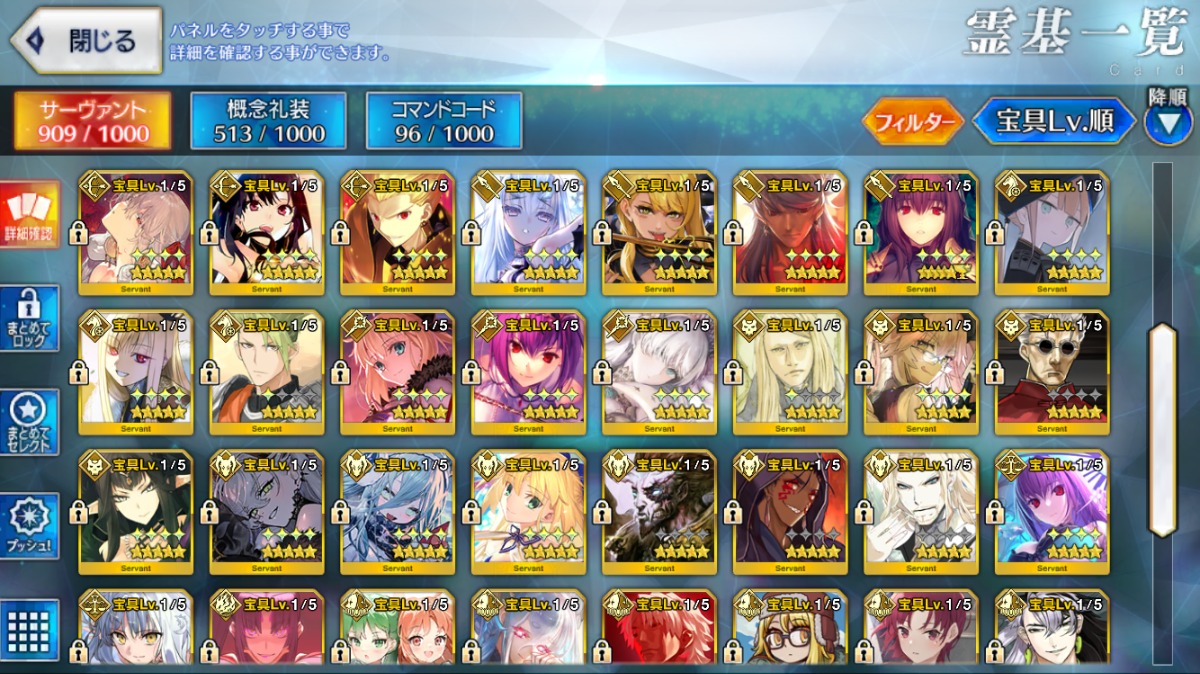1200x674 pixels.
Task: Pick the two-girls green and orange hair card
Action: (x=397, y=630)
